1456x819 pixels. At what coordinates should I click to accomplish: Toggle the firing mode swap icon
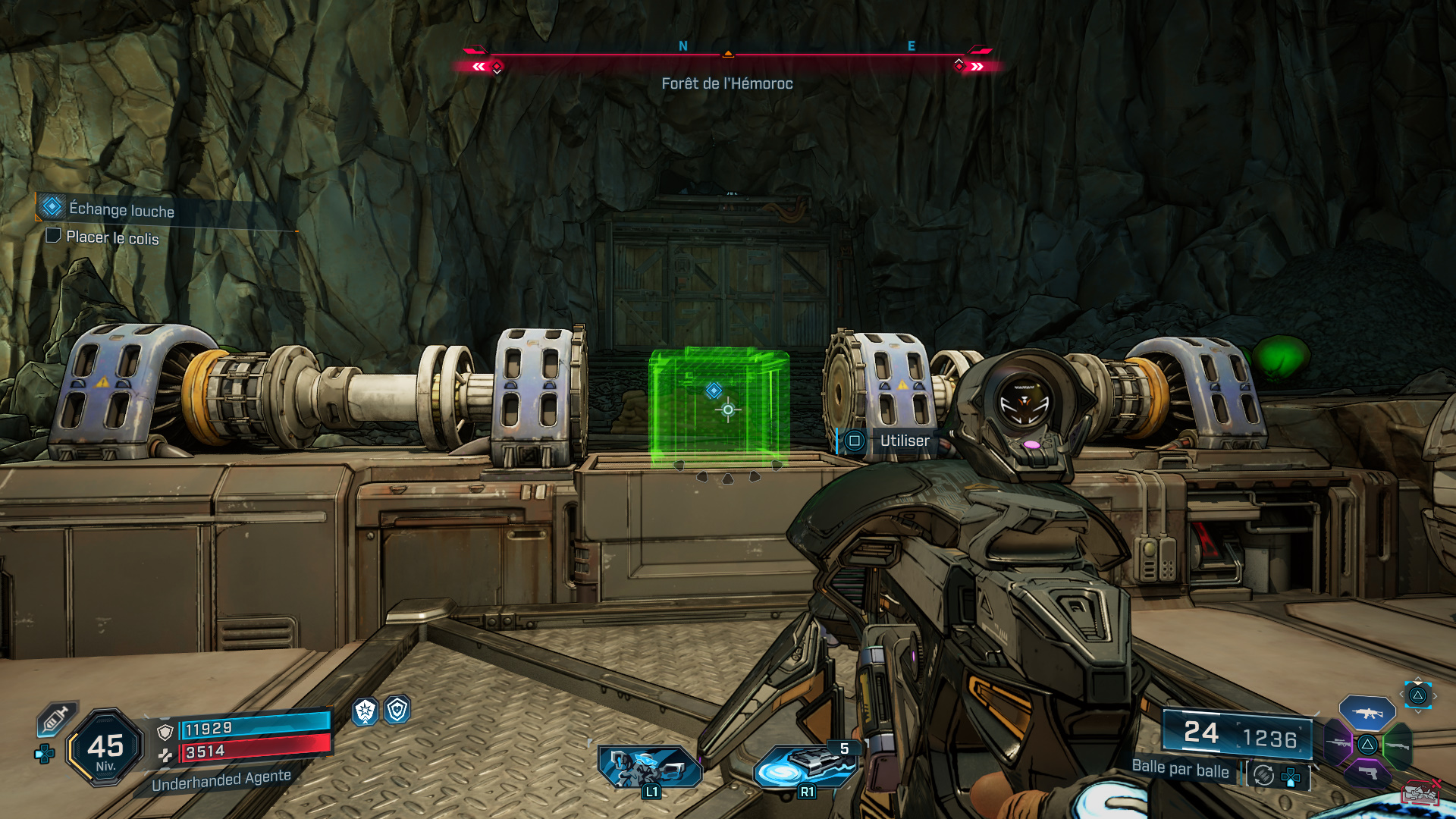[1263, 775]
